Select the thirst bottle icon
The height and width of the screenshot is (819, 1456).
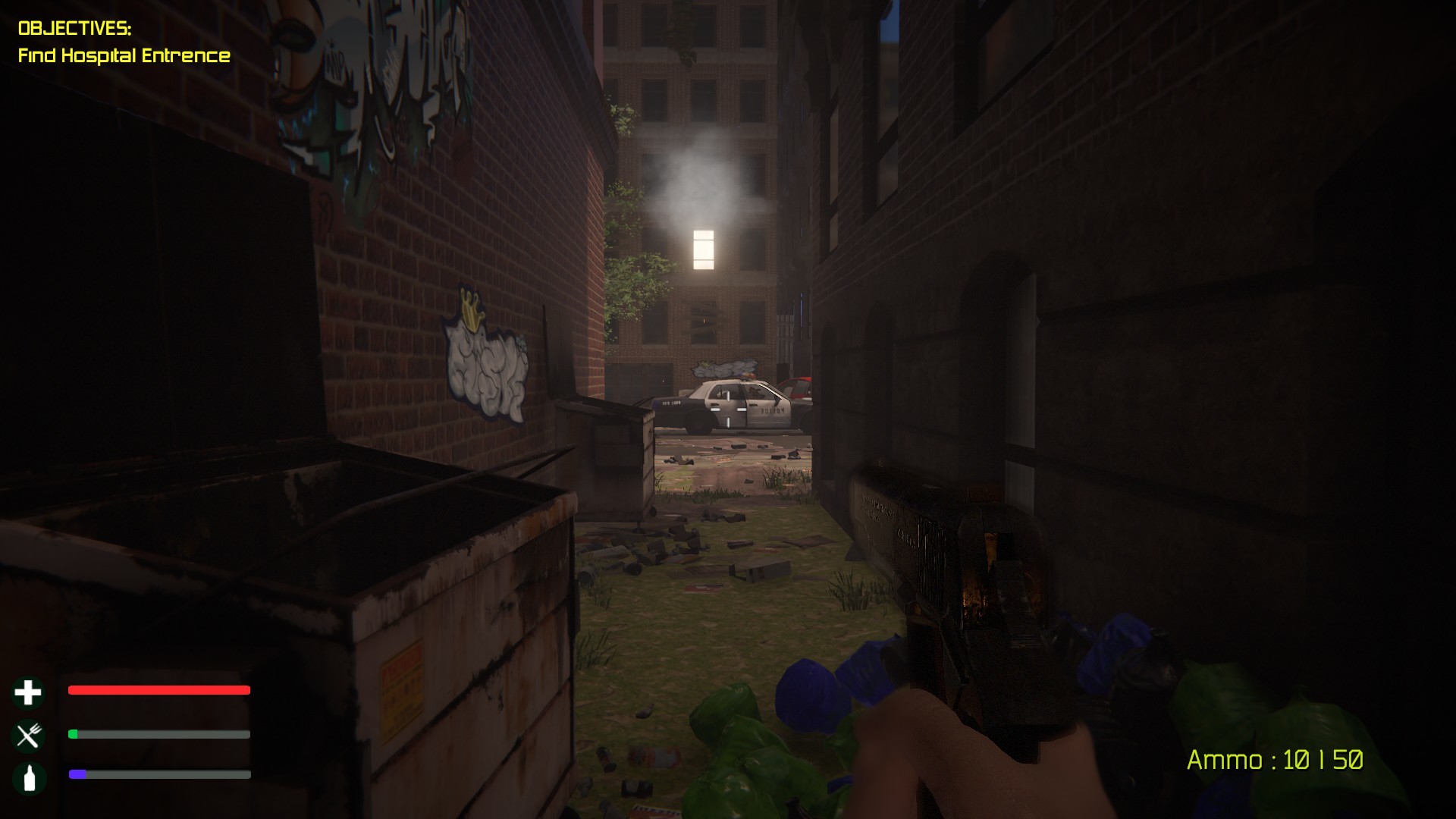pos(27,776)
